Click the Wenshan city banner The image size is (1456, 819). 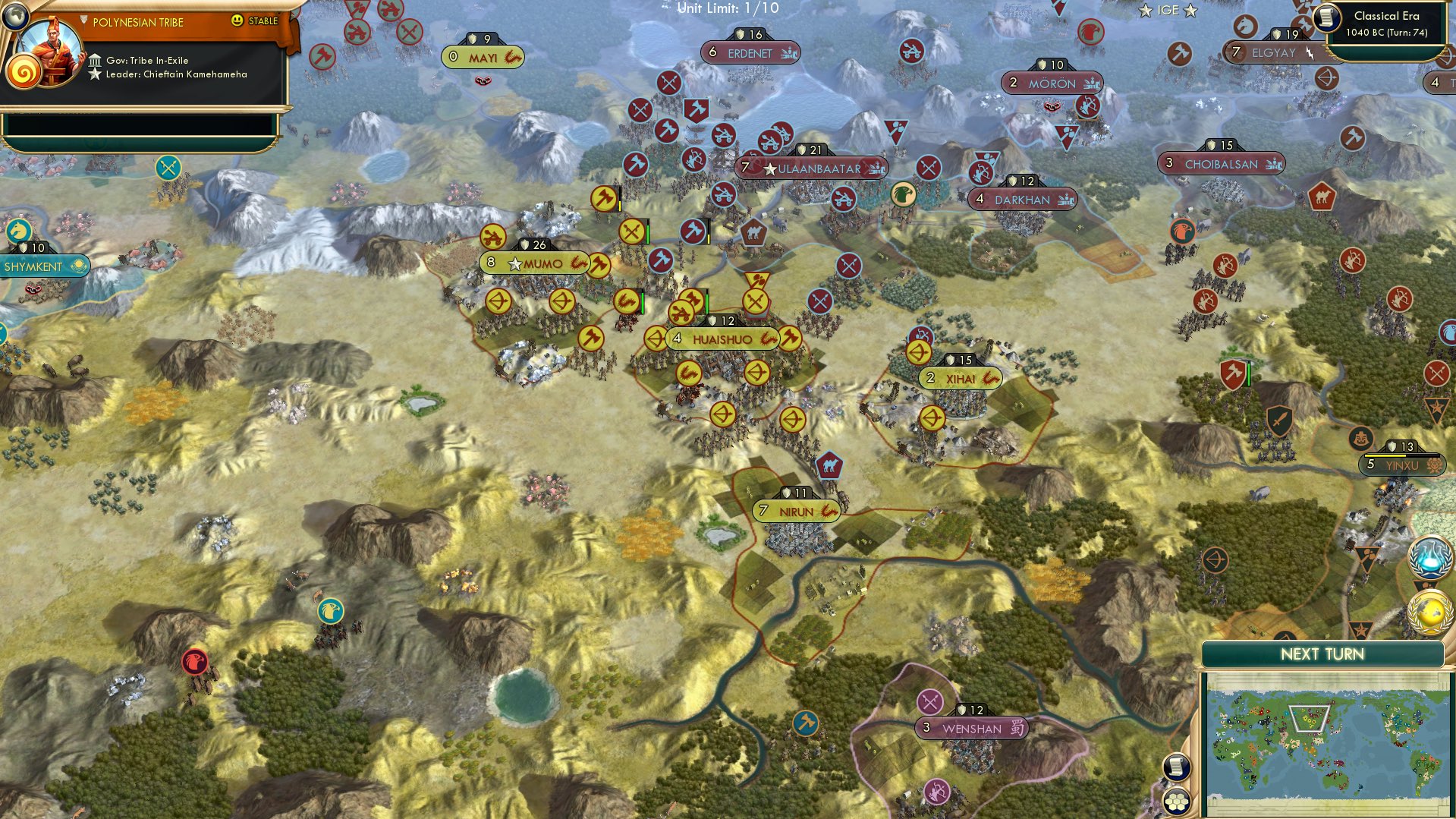tap(972, 729)
